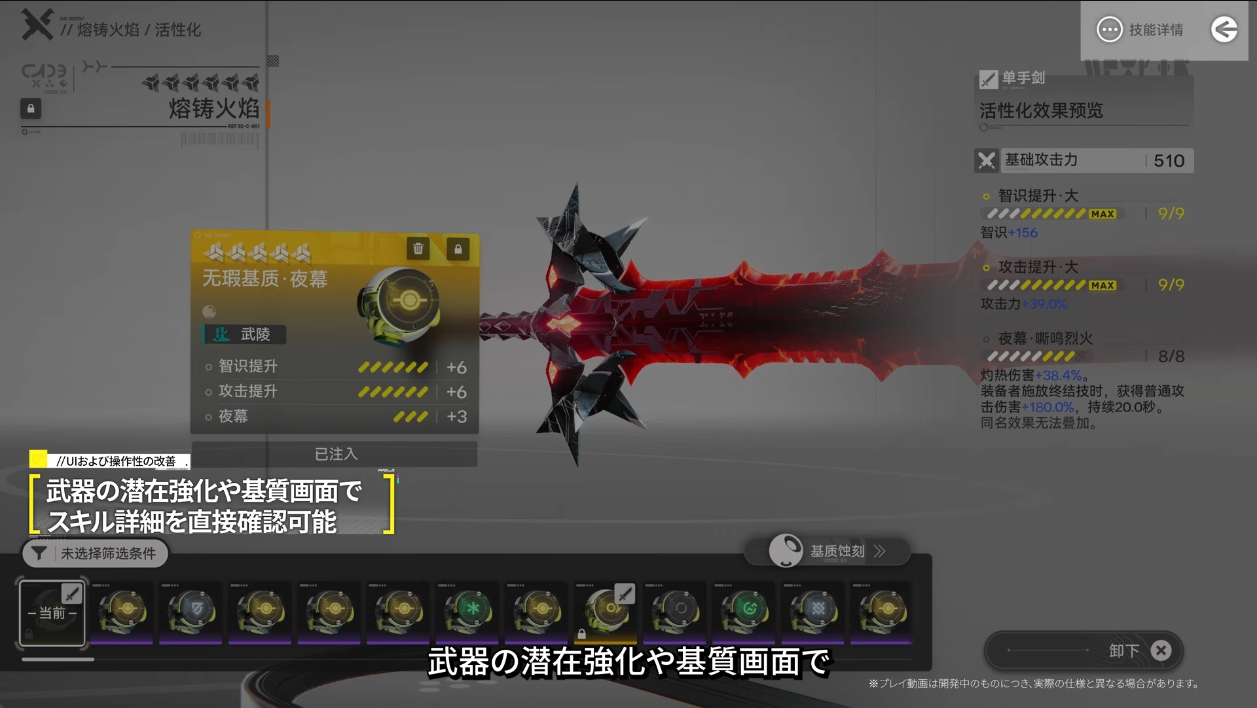
Task: Unequip the essence with 卸下
Action: pyautogui.click(x=1084, y=651)
